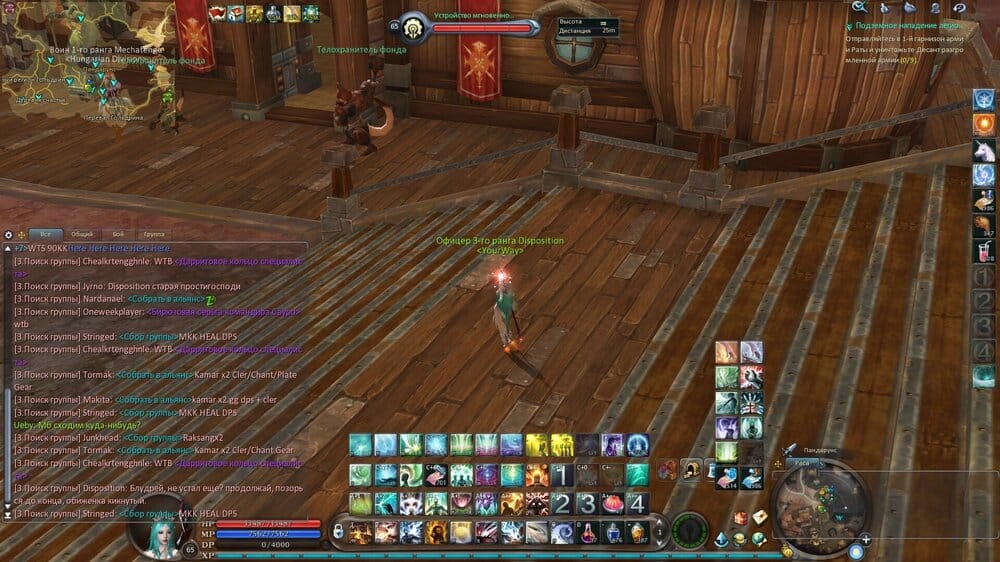Select the orange sun orb skill
The height and width of the screenshot is (562, 1000).
coord(983,124)
